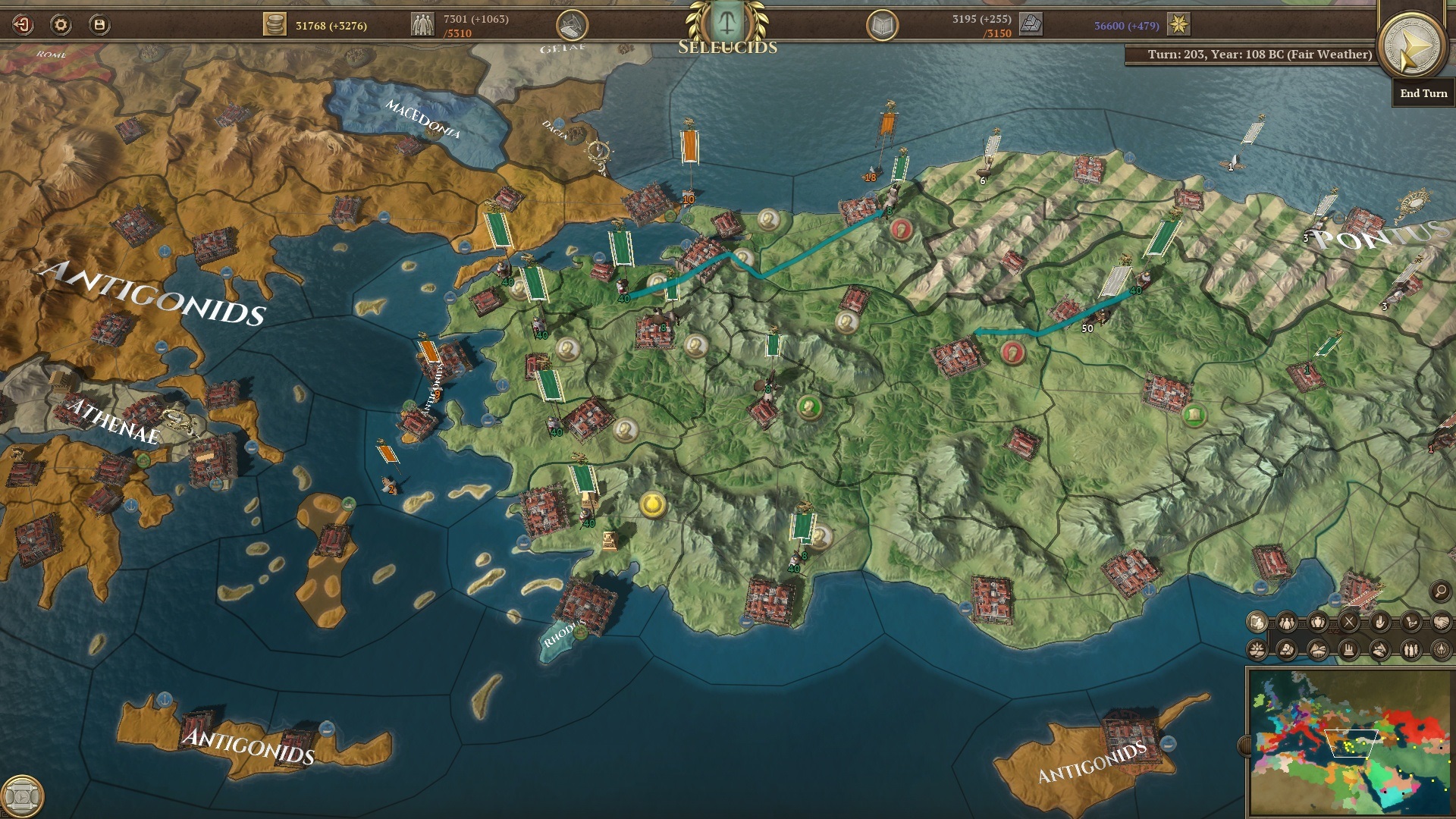Activate the raised hand map filter
The image size is (1456, 819).
pyautogui.click(x=1379, y=623)
